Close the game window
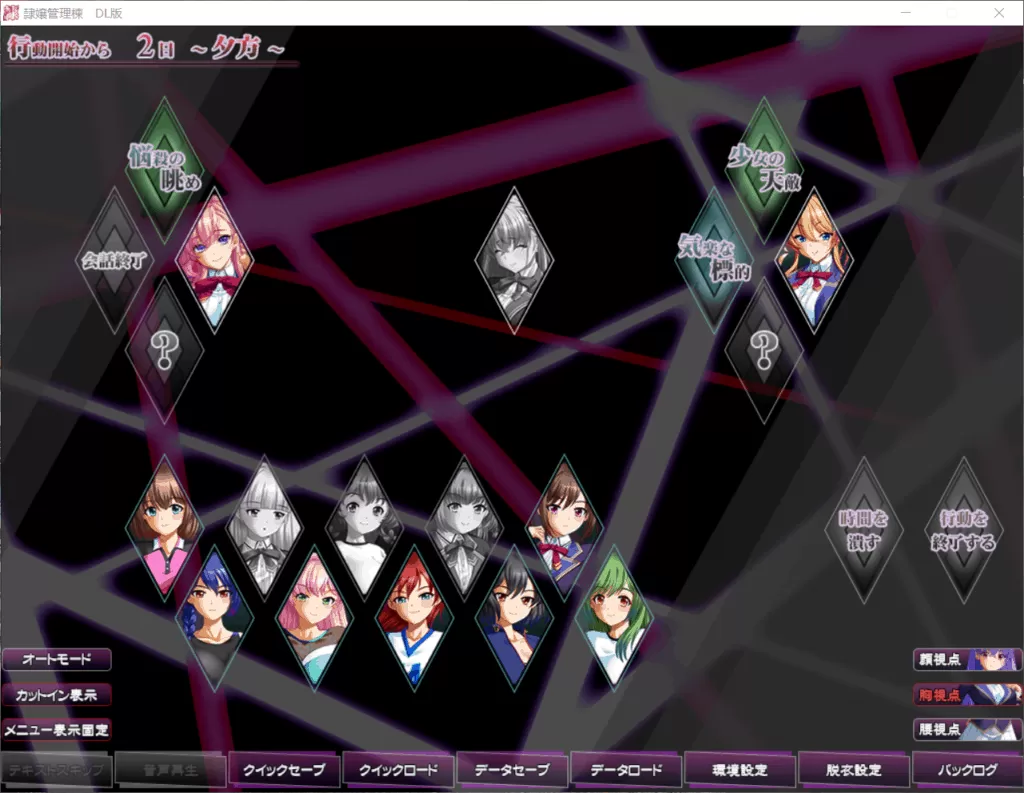This screenshot has width=1024, height=793. pos(998,12)
